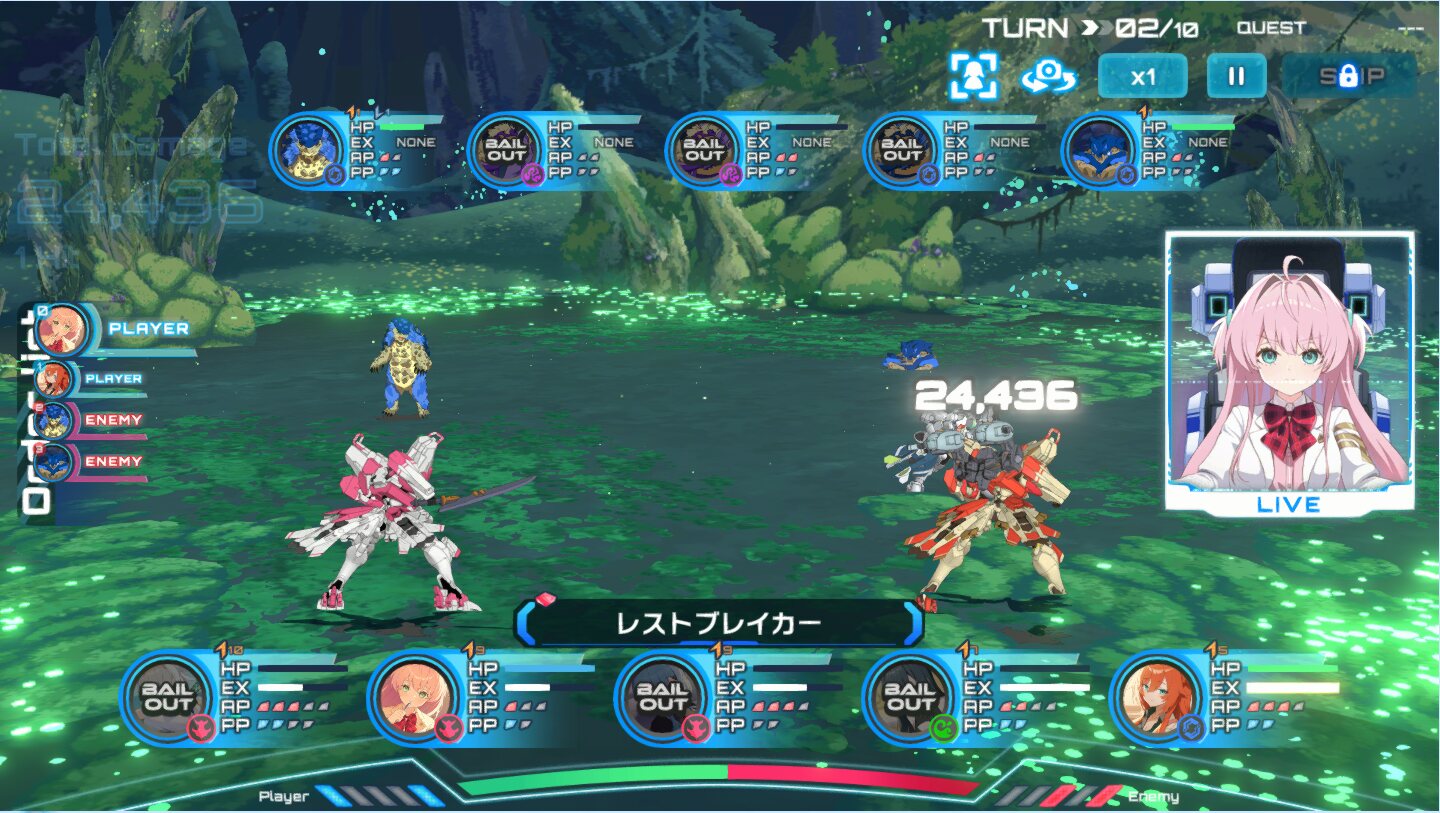Select the top PLAYER entry in order list
Viewport: 1440px width, 813px height.
(112, 329)
